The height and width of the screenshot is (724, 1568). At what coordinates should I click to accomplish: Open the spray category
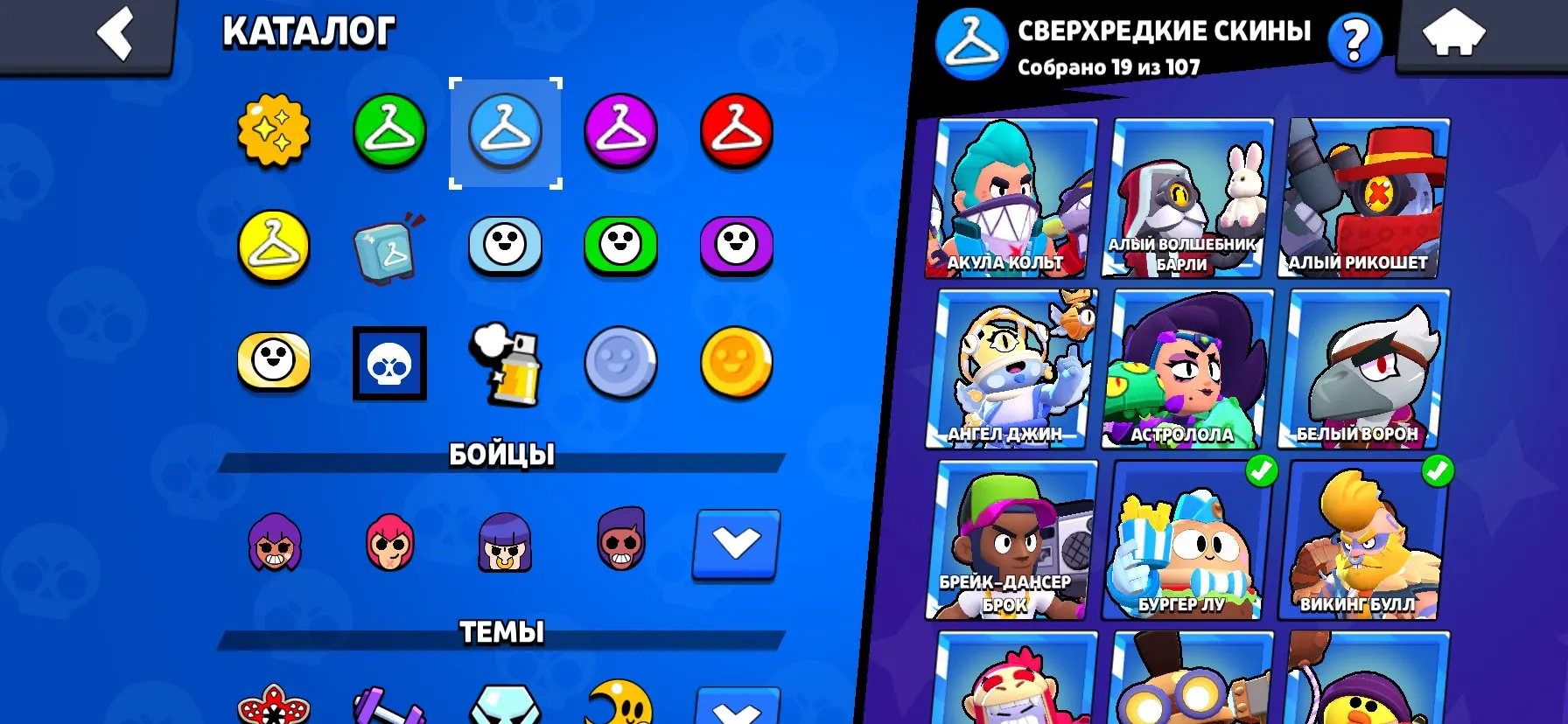pyautogui.click(x=506, y=363)
